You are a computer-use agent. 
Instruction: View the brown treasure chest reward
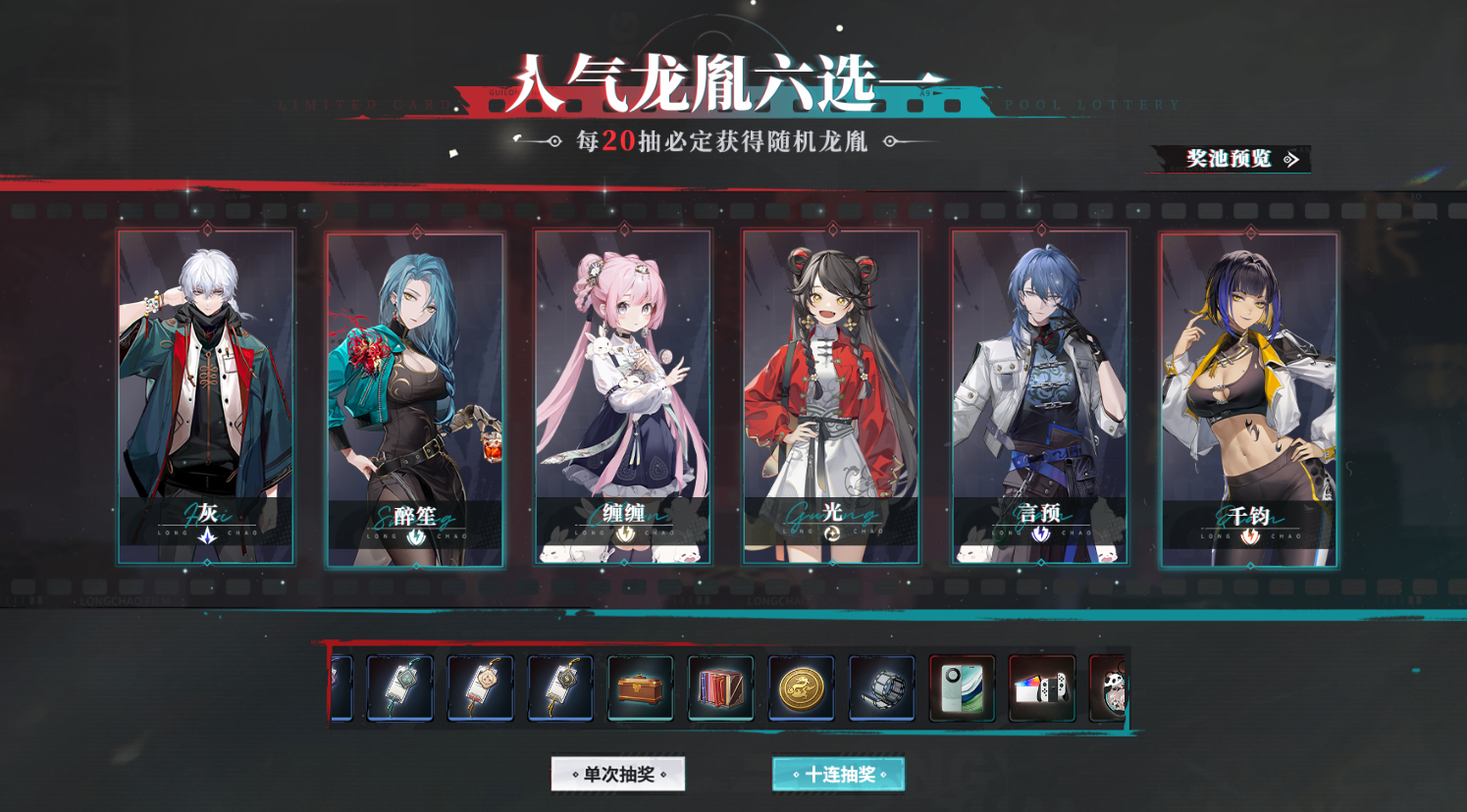[640, 688]
